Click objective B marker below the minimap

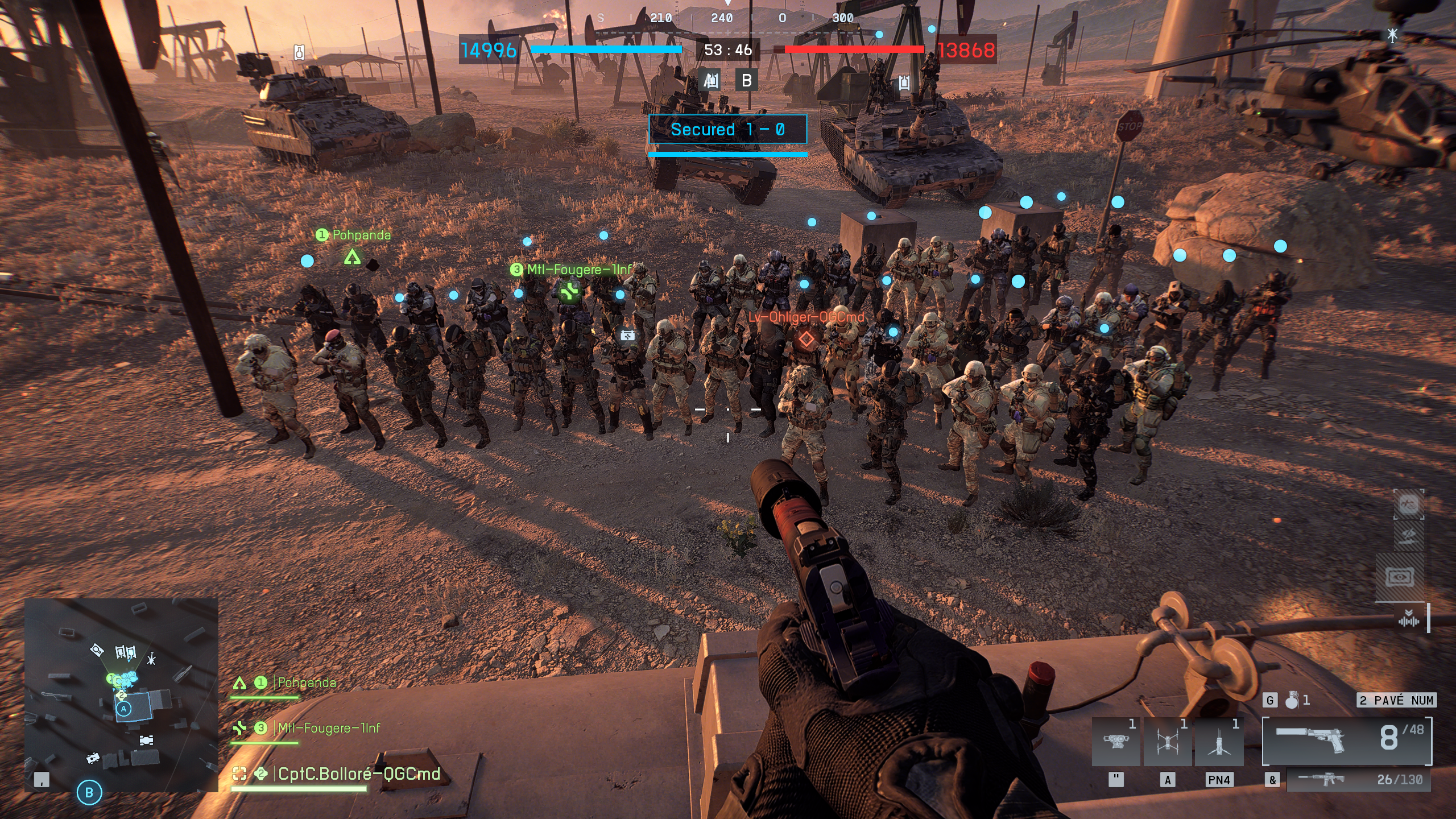pos(89,792)
